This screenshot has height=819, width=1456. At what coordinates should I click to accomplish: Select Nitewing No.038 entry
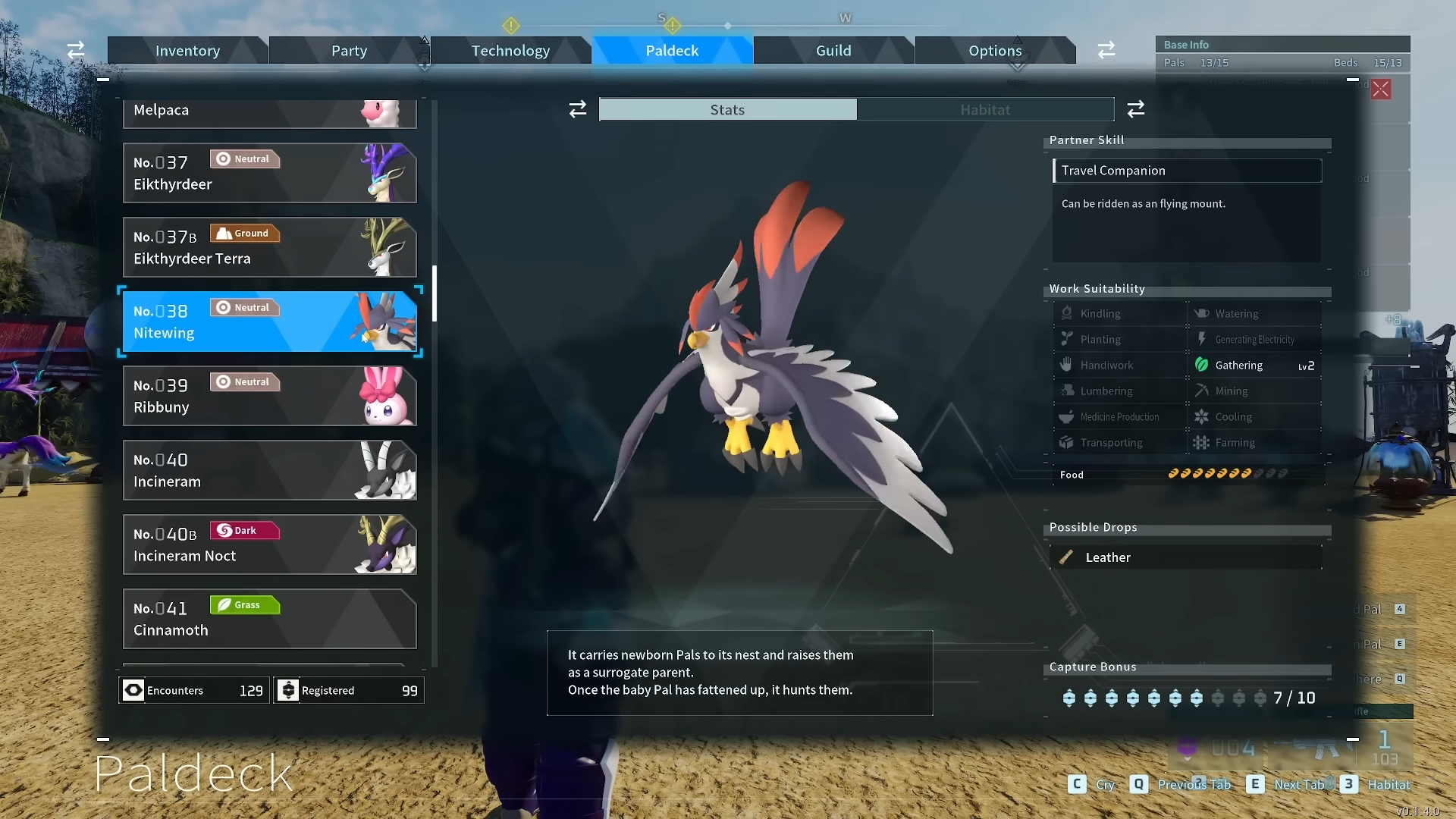coord(269,322)
